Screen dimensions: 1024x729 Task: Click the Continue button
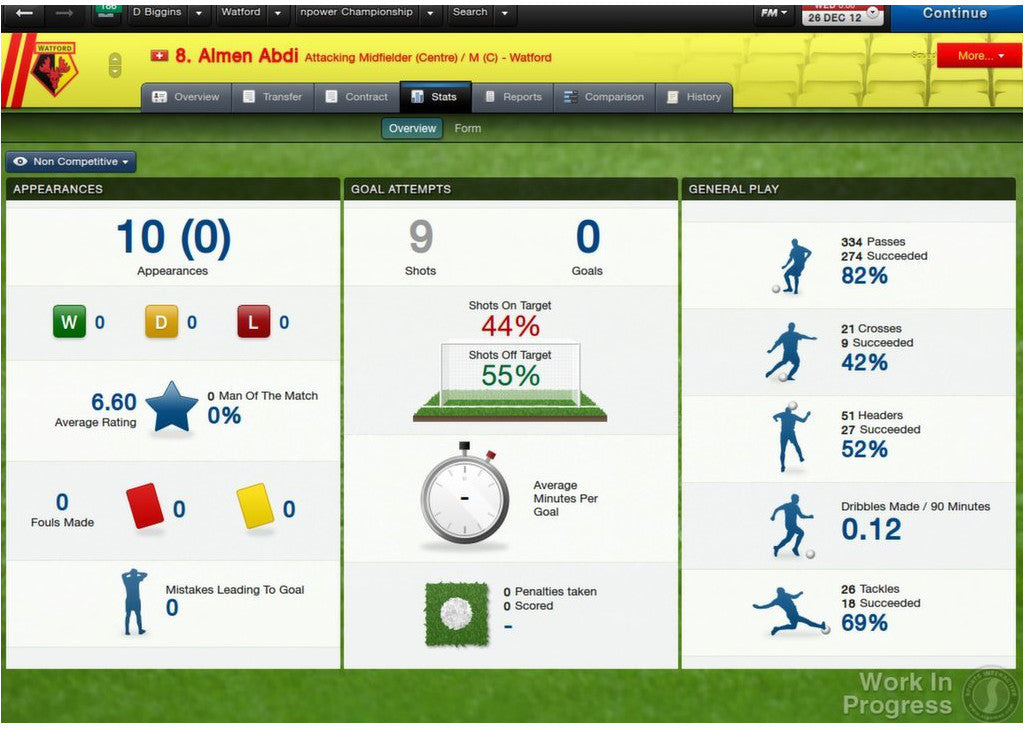(x=954, y=14)
